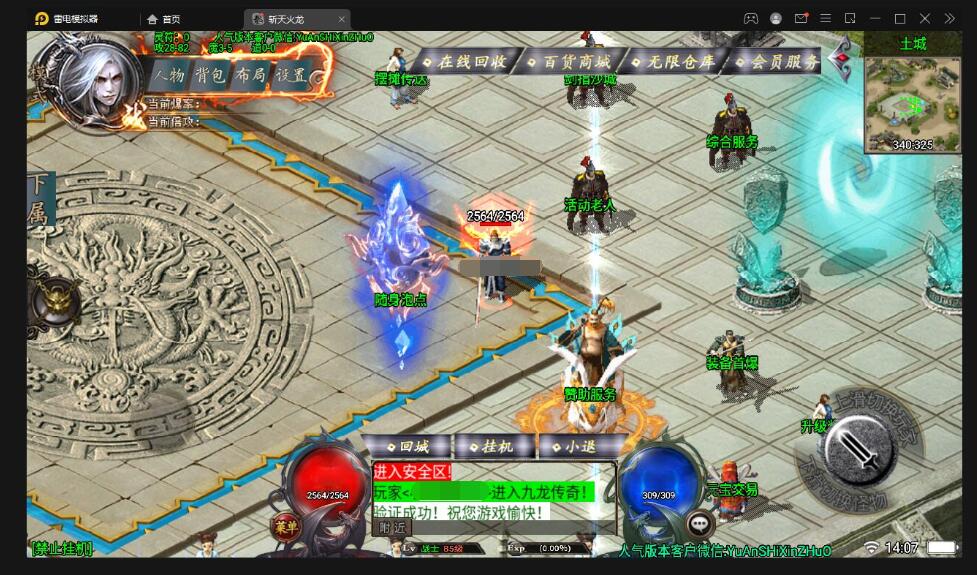Open the 背包 backpack
The image size is (977, 575).
pos(209,75)
